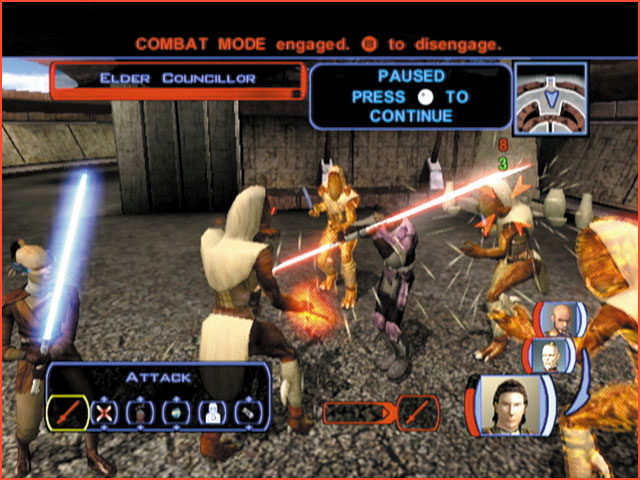Select the dark-haired main character portrait
Image resolution: width=640 pixels, height=480 pixels.
point(507,407)
